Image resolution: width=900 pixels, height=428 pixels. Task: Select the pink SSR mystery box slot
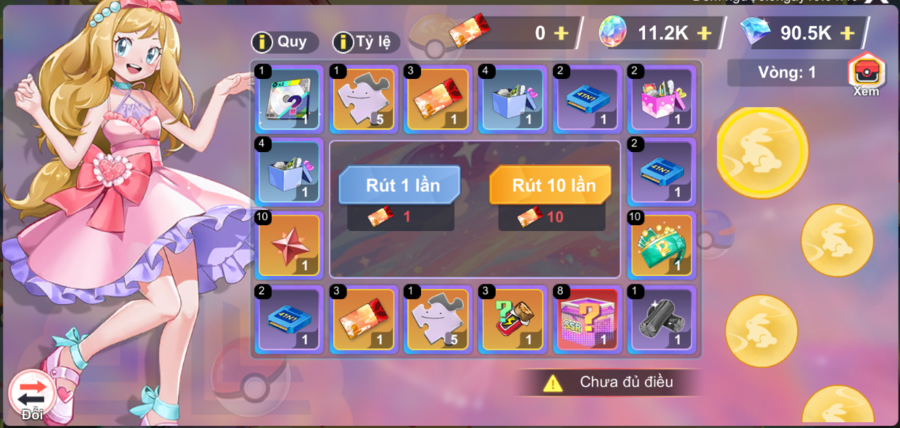[586, 319]
